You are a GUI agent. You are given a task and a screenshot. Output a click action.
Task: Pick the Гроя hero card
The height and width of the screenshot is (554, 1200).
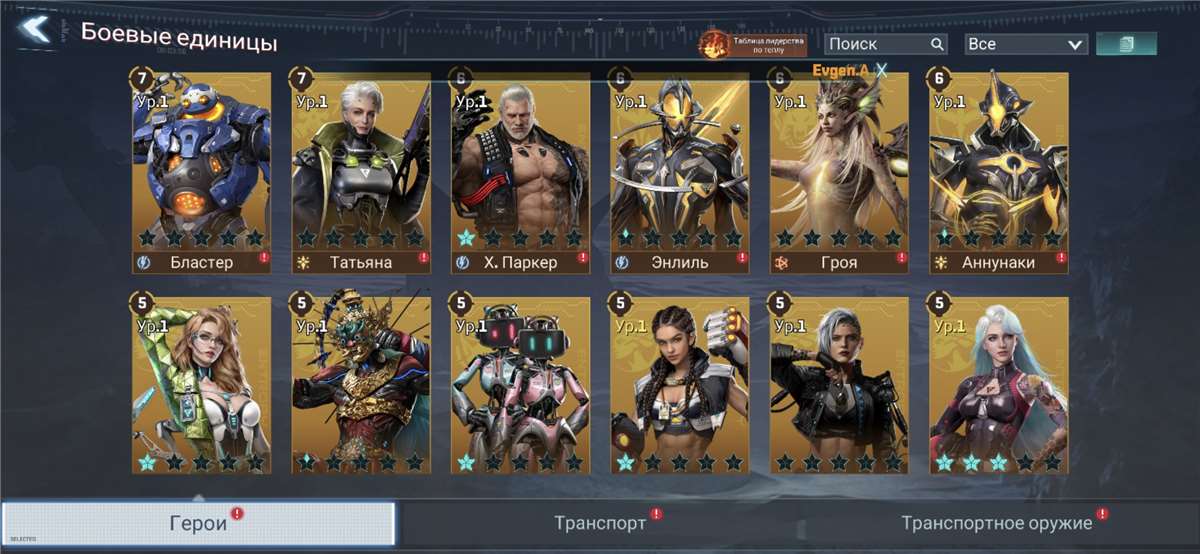click(839, 170)
